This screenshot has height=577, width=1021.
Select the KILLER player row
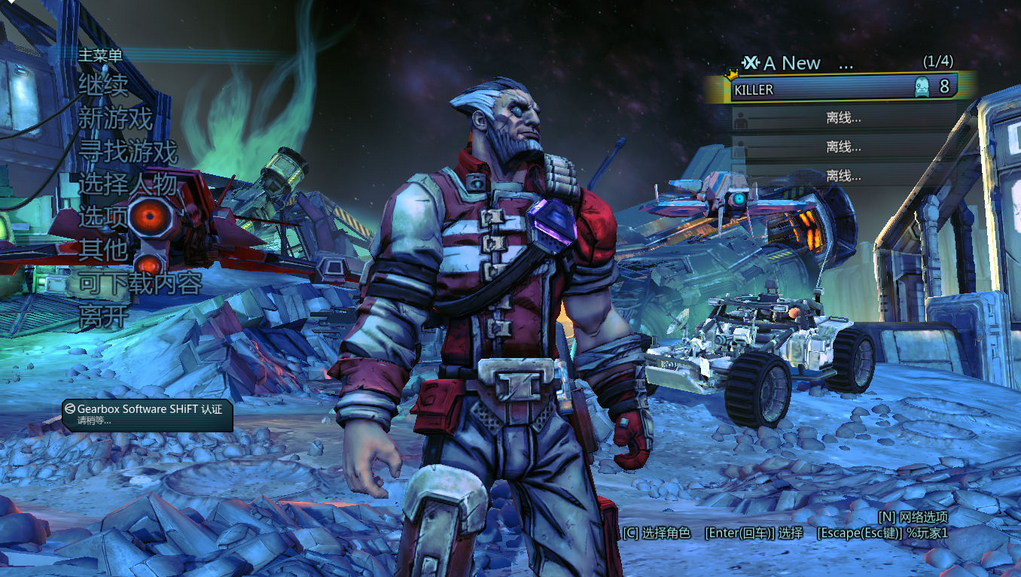pos(843,88)
